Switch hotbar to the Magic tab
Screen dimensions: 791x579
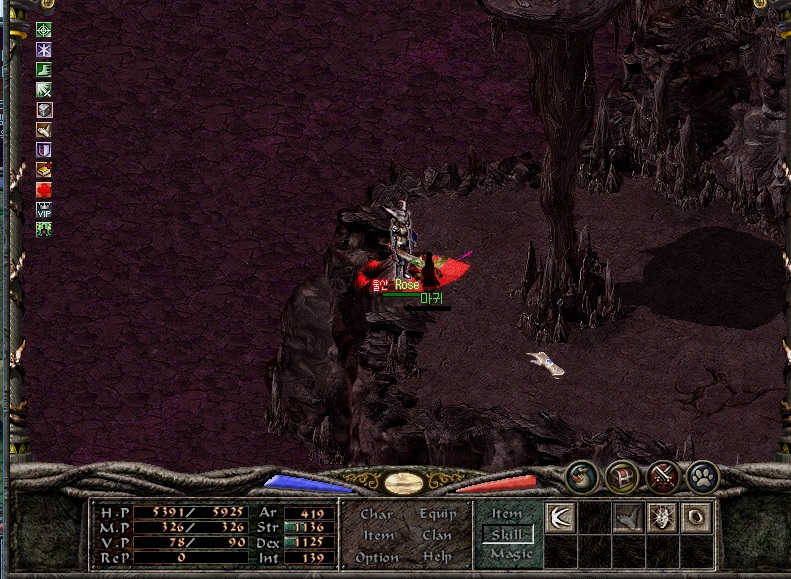tap(511, 554)
